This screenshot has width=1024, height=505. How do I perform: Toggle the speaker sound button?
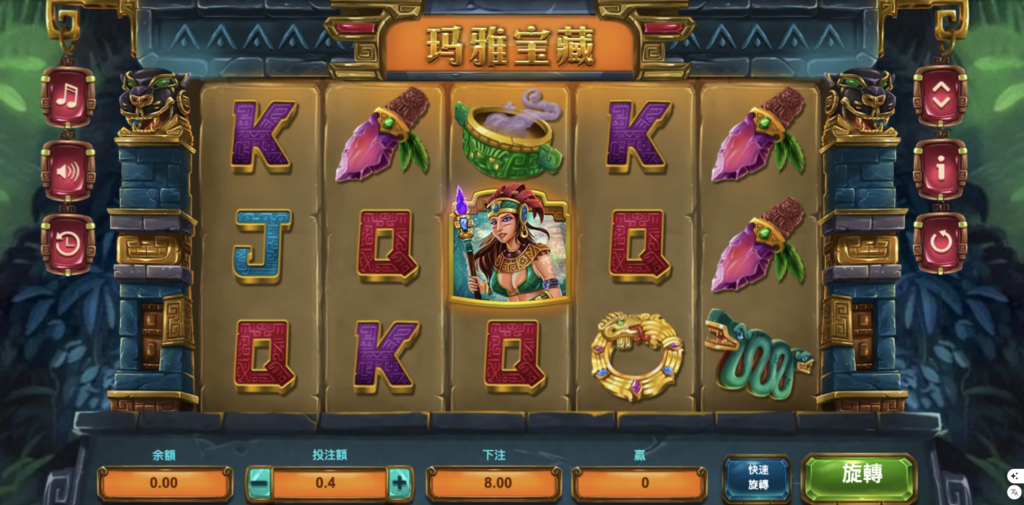point(68,170)
